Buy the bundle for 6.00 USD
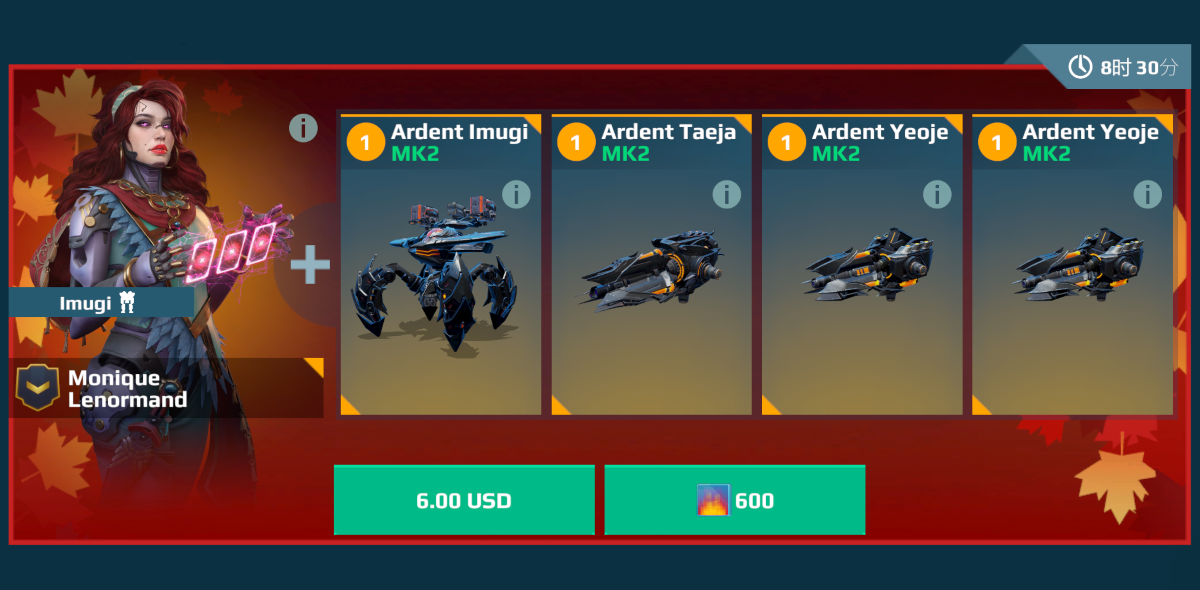 [x=464, y=500]
